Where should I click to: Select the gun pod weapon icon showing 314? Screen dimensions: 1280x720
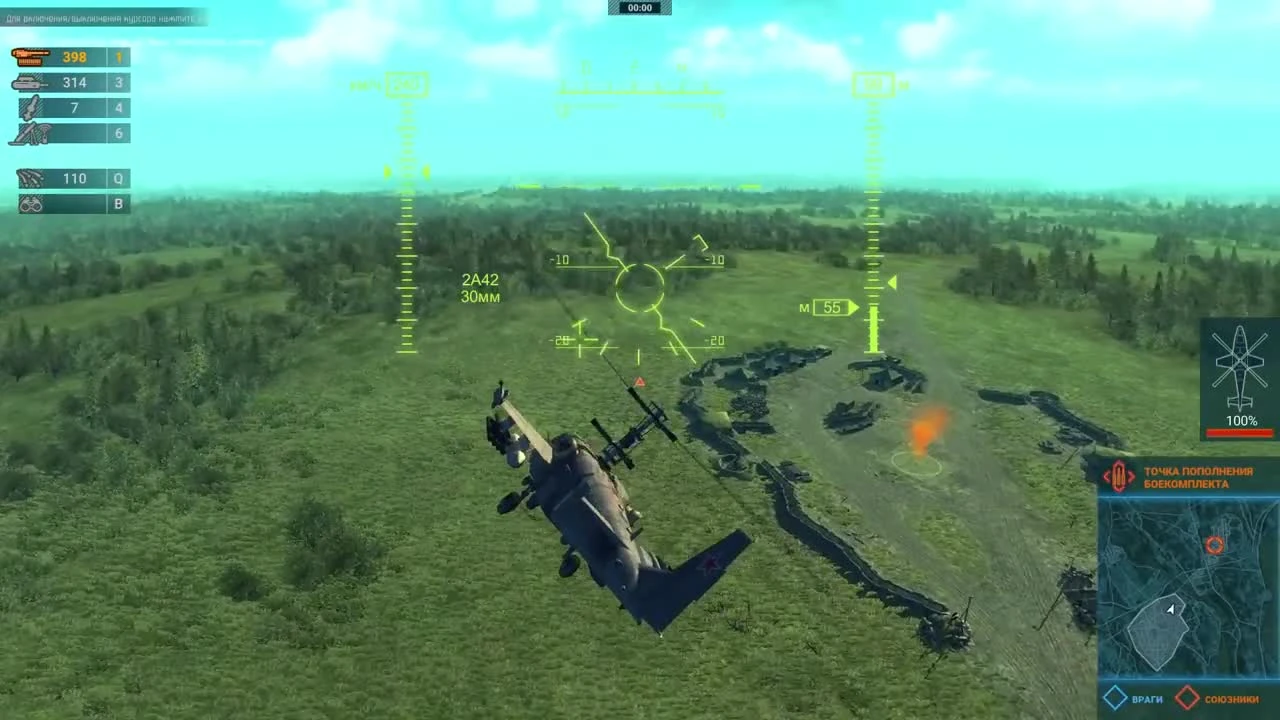(30, 82)
